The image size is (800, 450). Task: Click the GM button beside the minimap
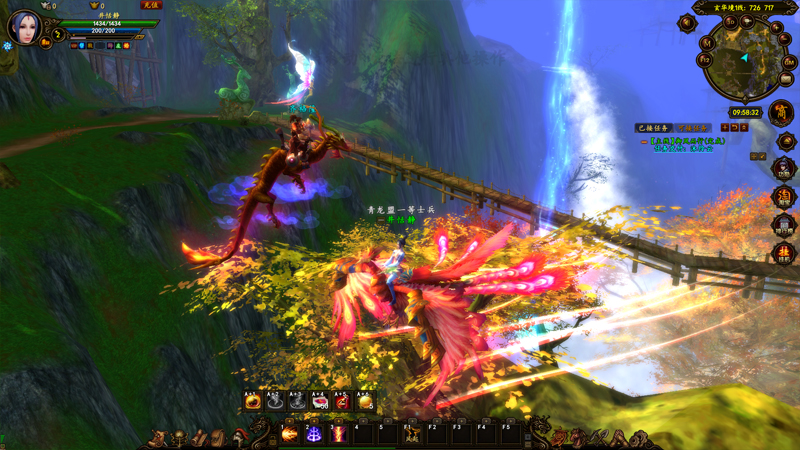click(x=789, y=62)
